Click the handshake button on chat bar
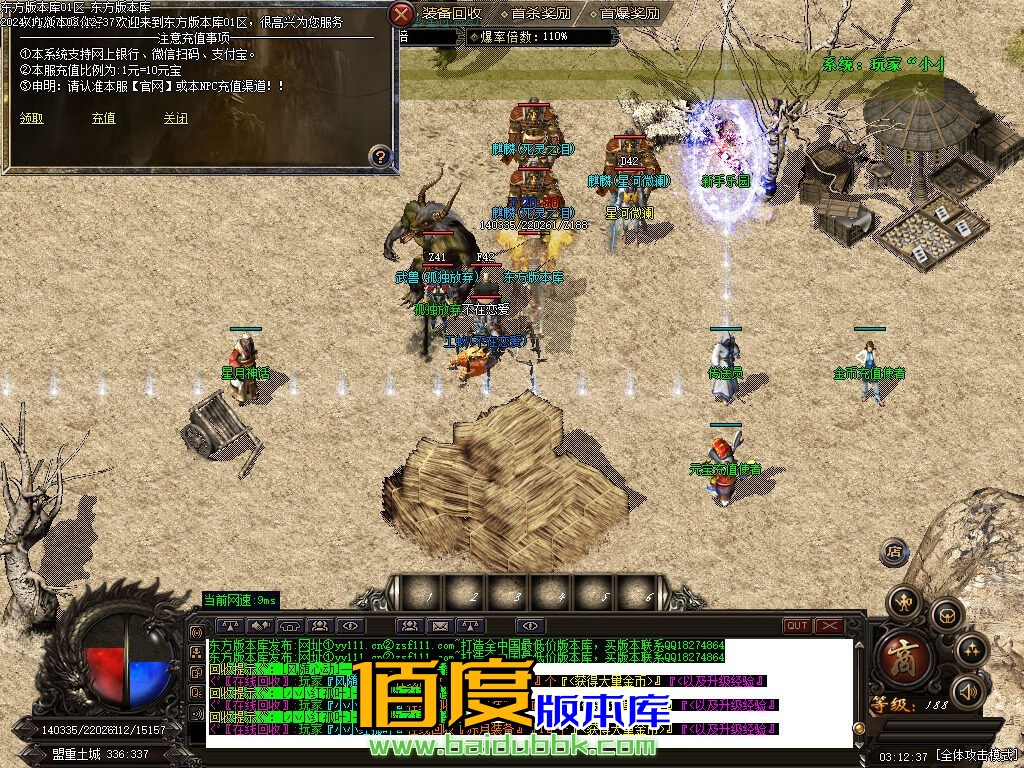The width and height of the screenshot is (1024, 768). tap(261, 626)
